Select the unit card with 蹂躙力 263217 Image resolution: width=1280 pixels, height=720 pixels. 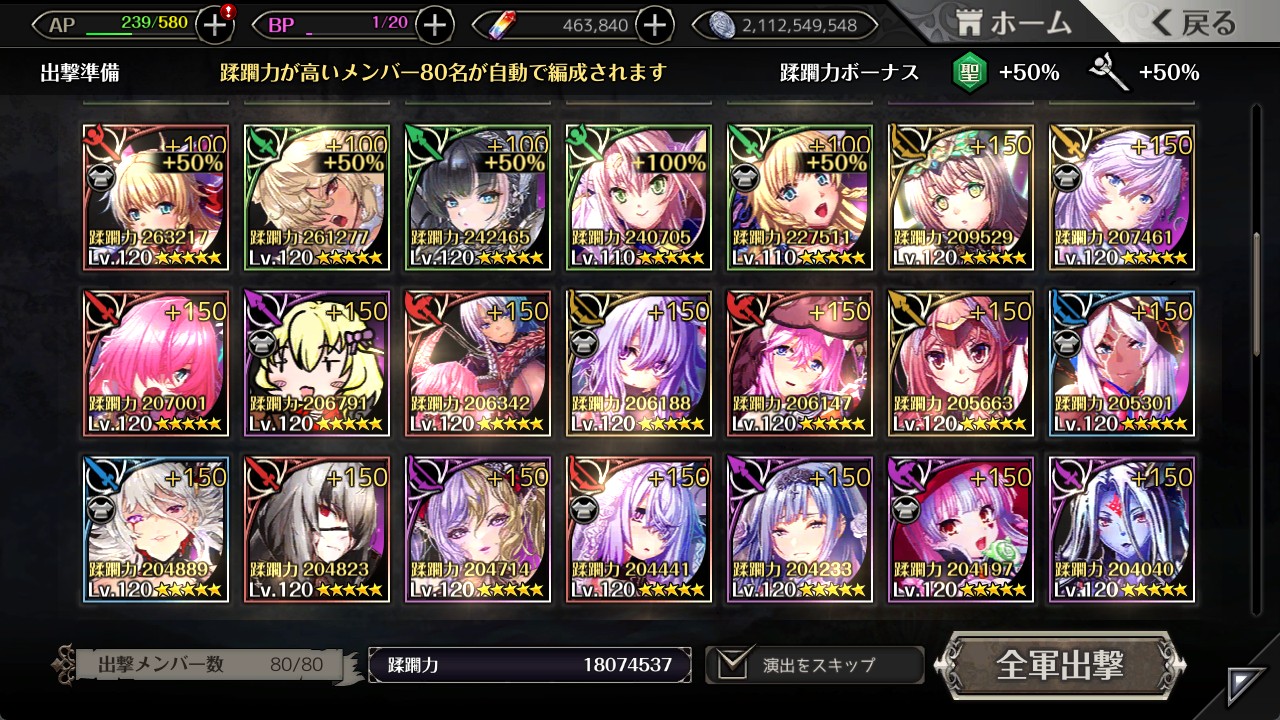tap(156, 197)
